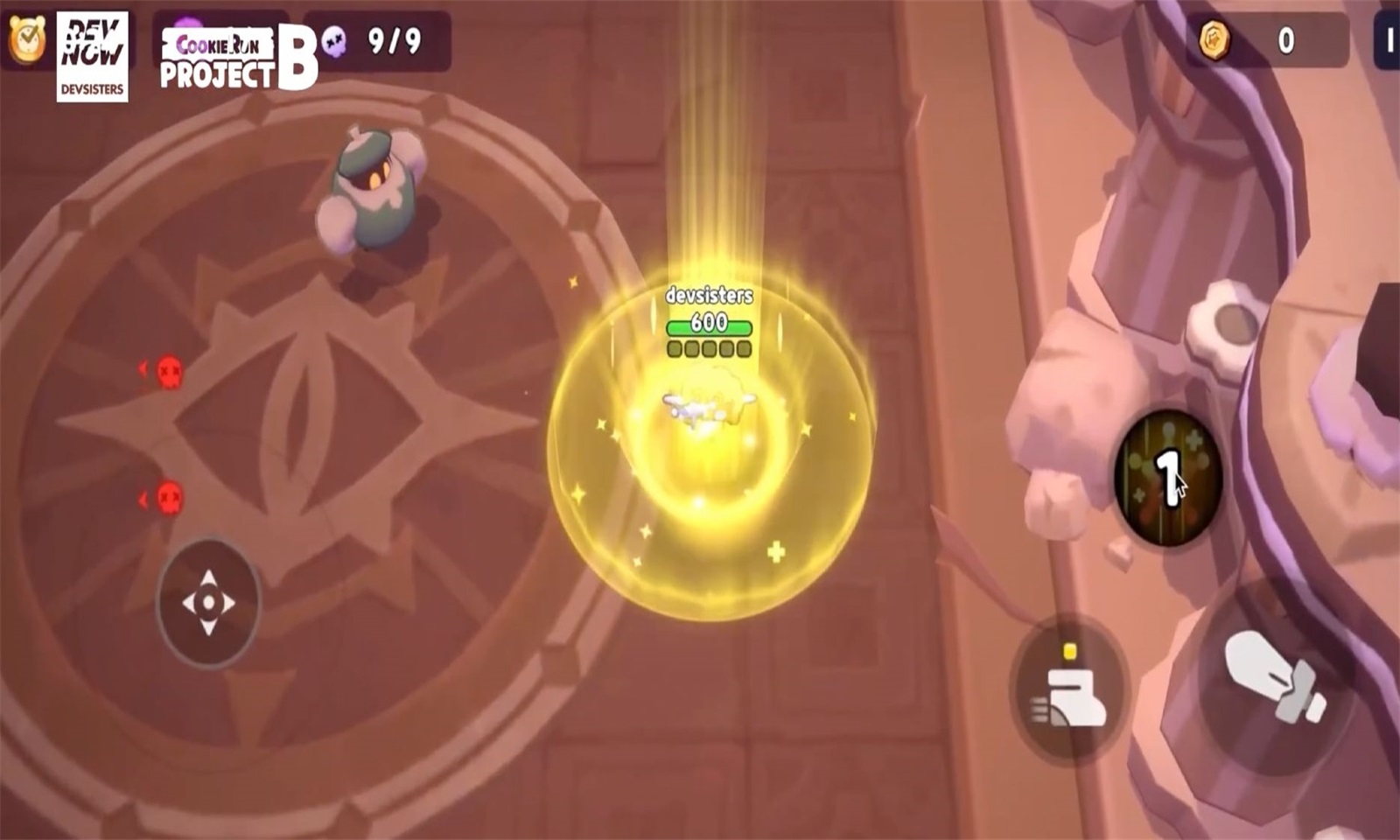Tap the alarm clock timer icon

point(29,40)
